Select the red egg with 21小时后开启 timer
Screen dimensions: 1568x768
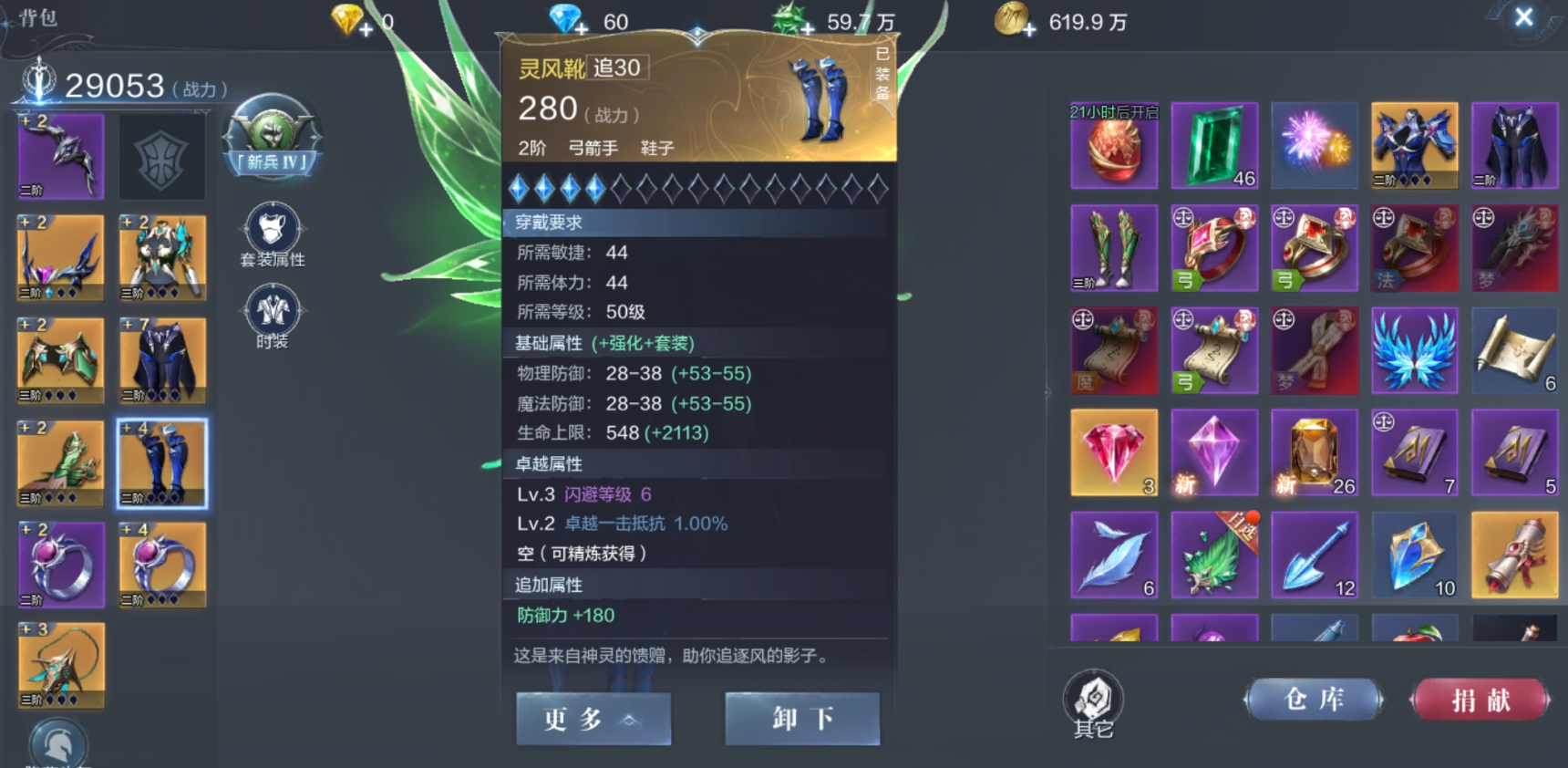click(1113, 146)
